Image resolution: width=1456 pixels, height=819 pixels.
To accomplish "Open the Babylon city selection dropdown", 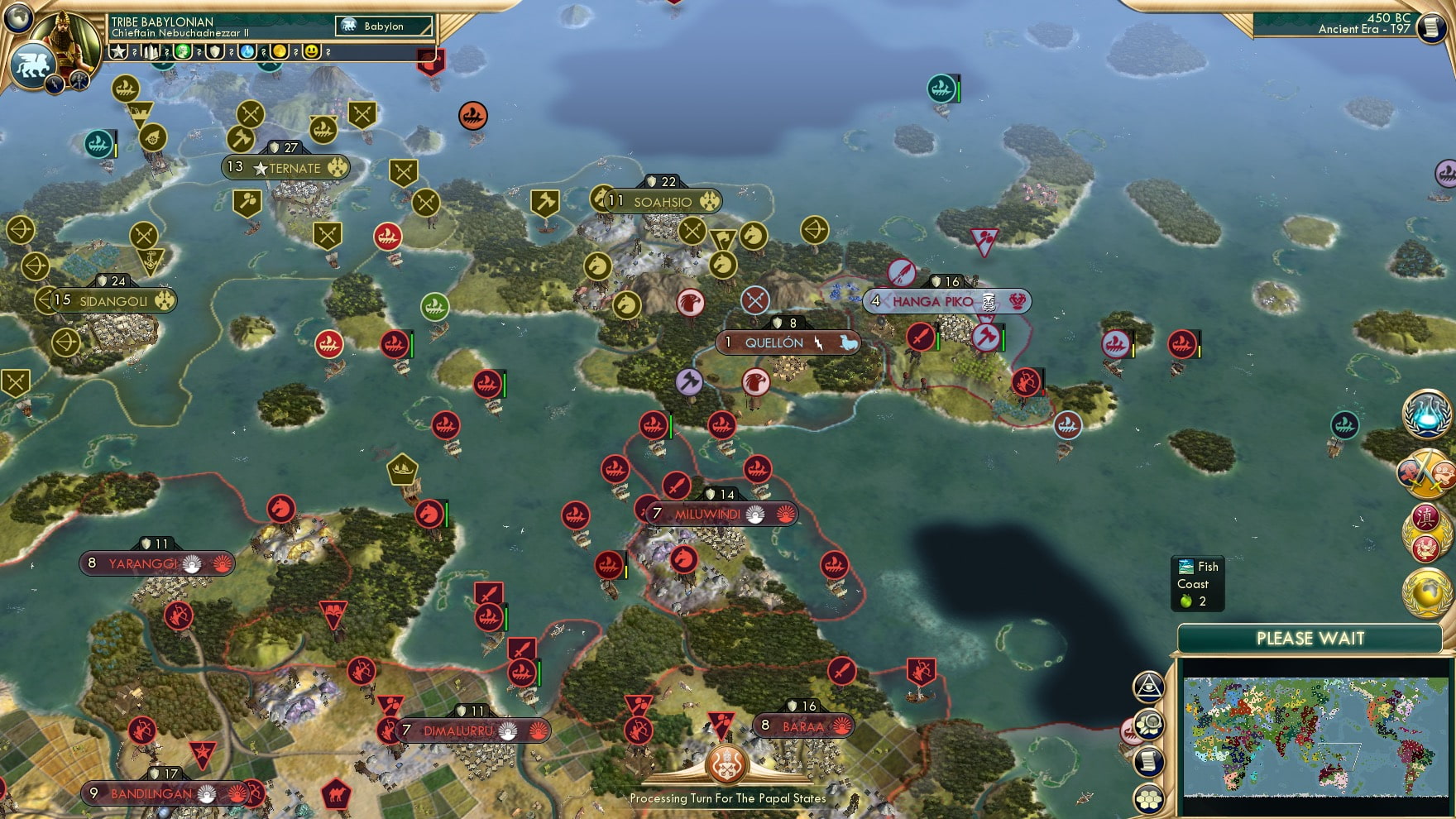I will [385, 26].
